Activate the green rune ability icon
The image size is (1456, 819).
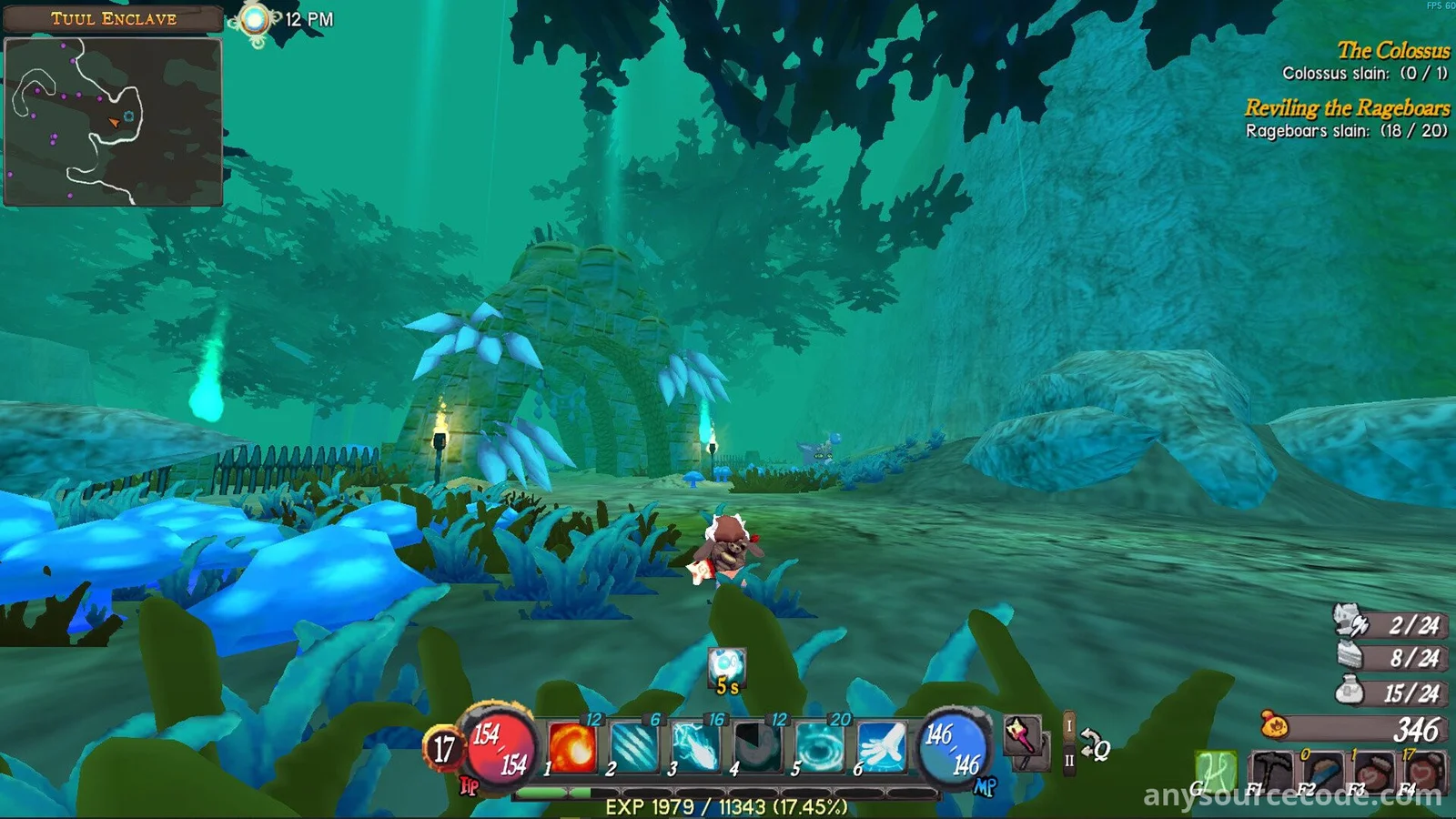[1217, 772]
